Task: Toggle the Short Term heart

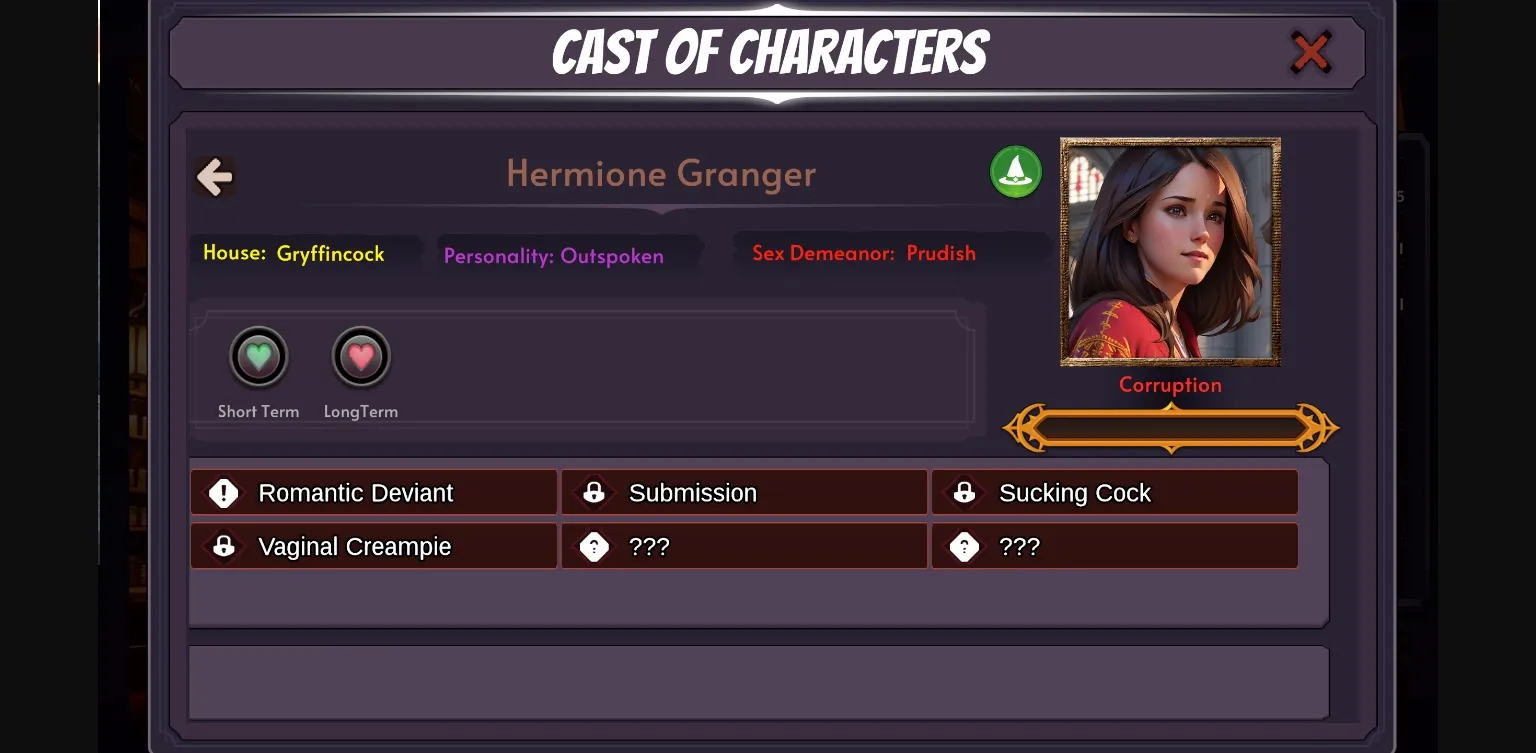Action: coord(258,356)
